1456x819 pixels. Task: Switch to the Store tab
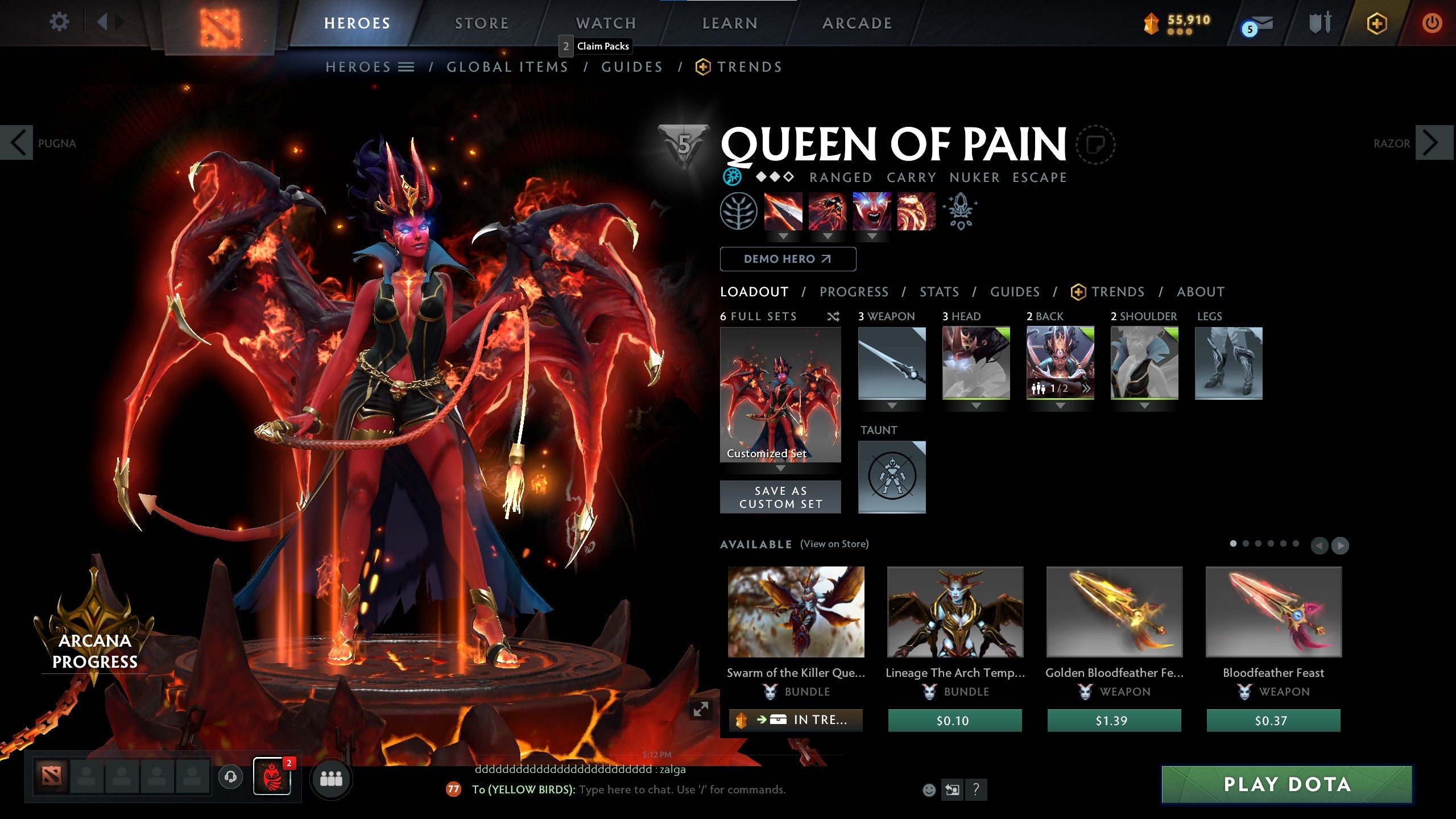(481, 23)
